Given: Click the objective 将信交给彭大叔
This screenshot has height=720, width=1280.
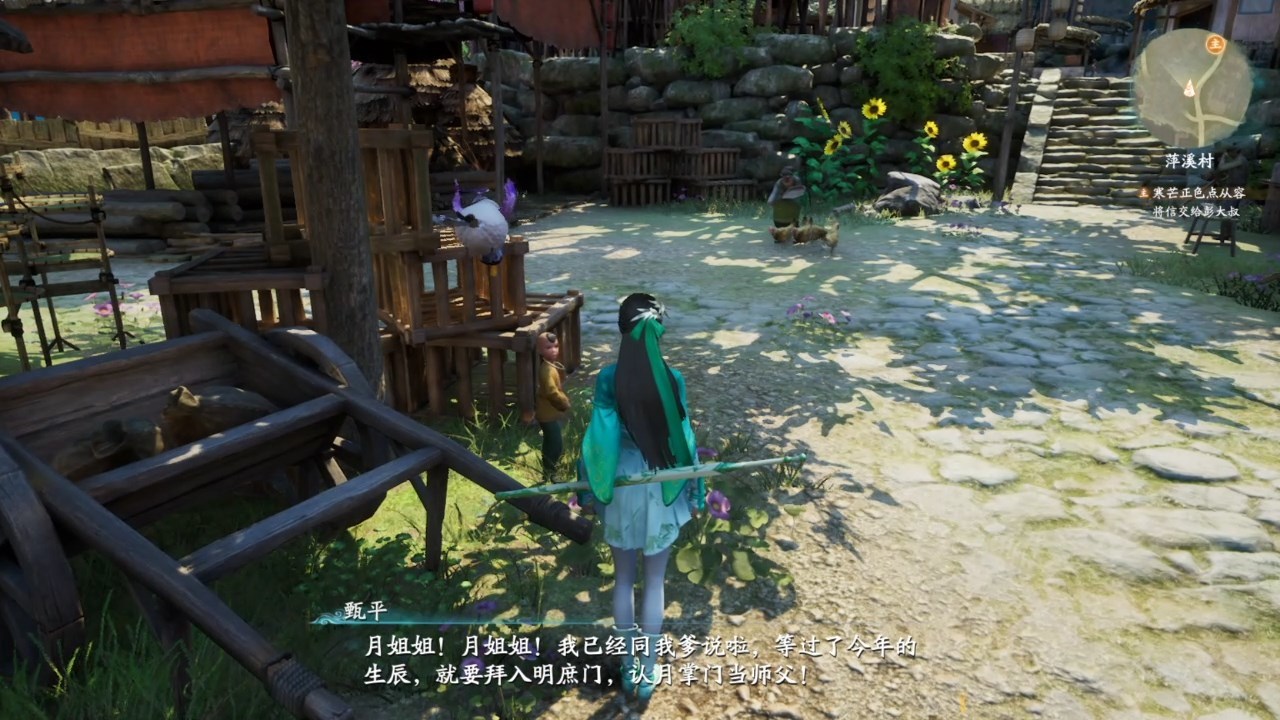Looking at the screenshot, I should pyautogui.click(x=1197, y=212).
